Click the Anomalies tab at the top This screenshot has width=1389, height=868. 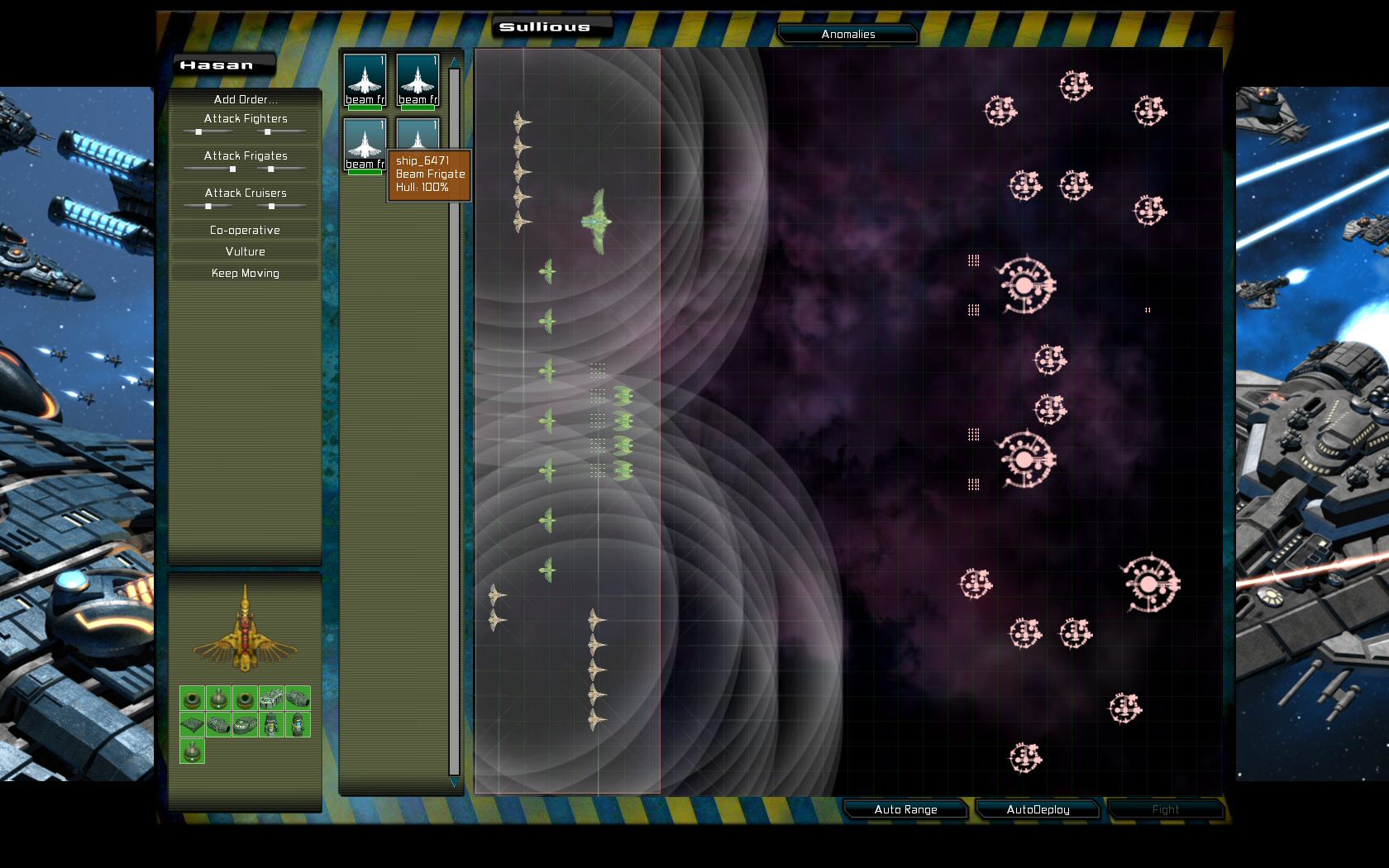(847, 34)
